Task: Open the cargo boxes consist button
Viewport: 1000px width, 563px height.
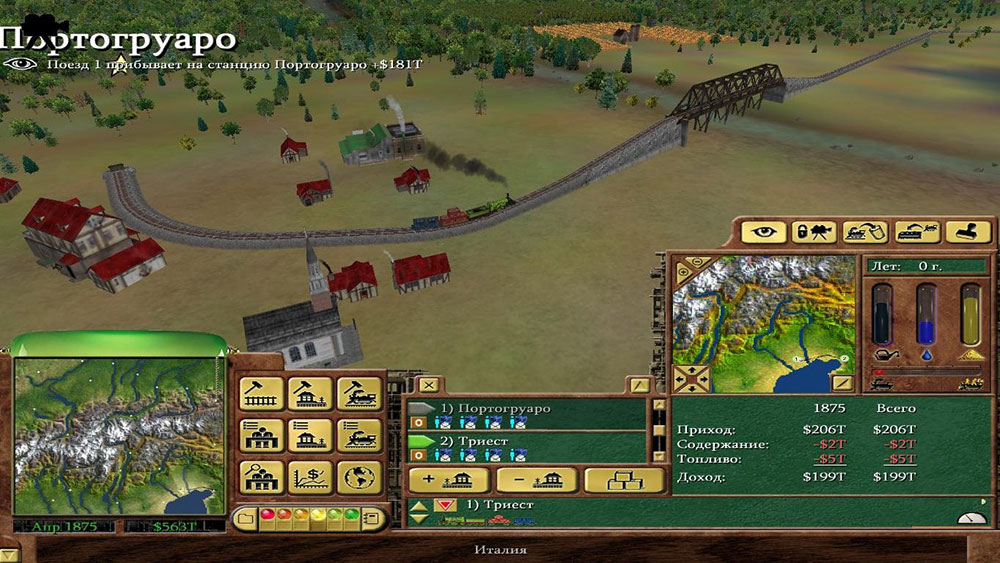Action: click(x=624, y=480)
